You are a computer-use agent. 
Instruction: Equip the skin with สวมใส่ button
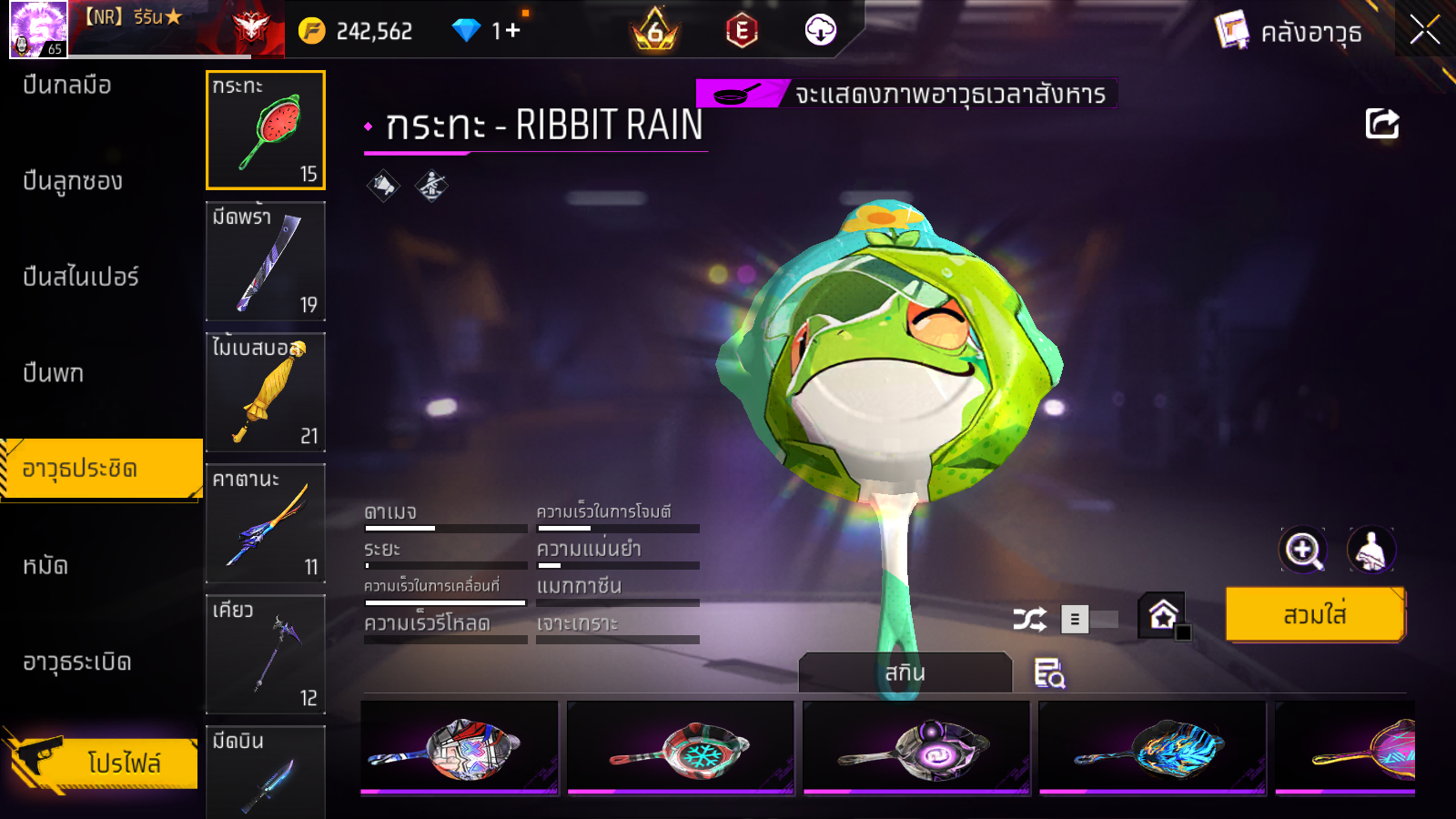tap(1314, 615)
